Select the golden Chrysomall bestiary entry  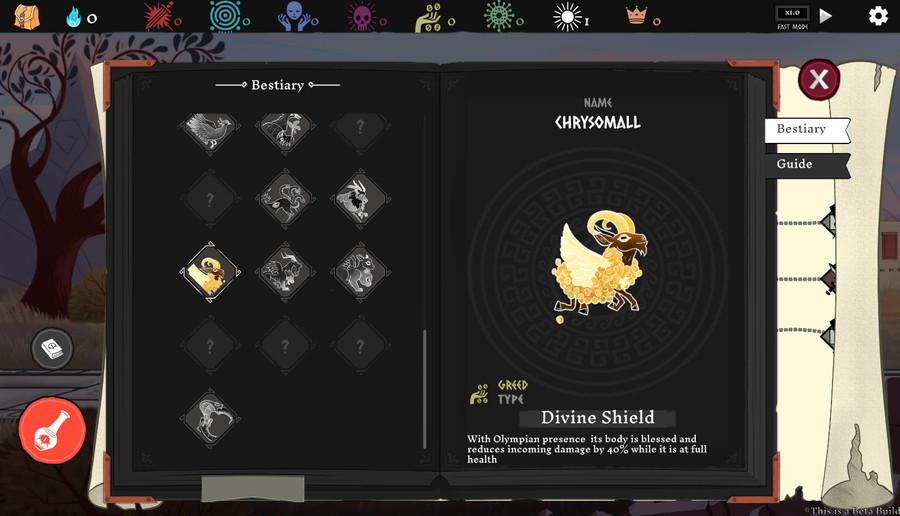pos(210,272)
